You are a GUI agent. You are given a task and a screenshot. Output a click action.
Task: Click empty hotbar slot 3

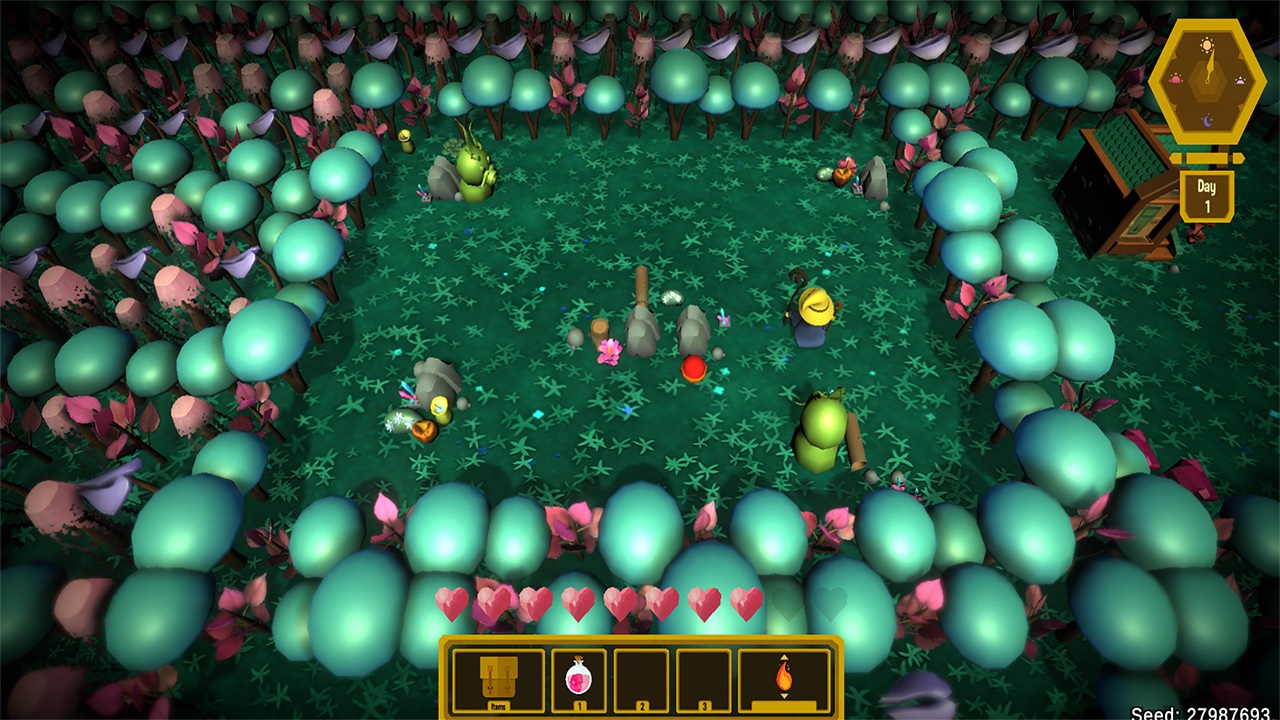[704, 677]
